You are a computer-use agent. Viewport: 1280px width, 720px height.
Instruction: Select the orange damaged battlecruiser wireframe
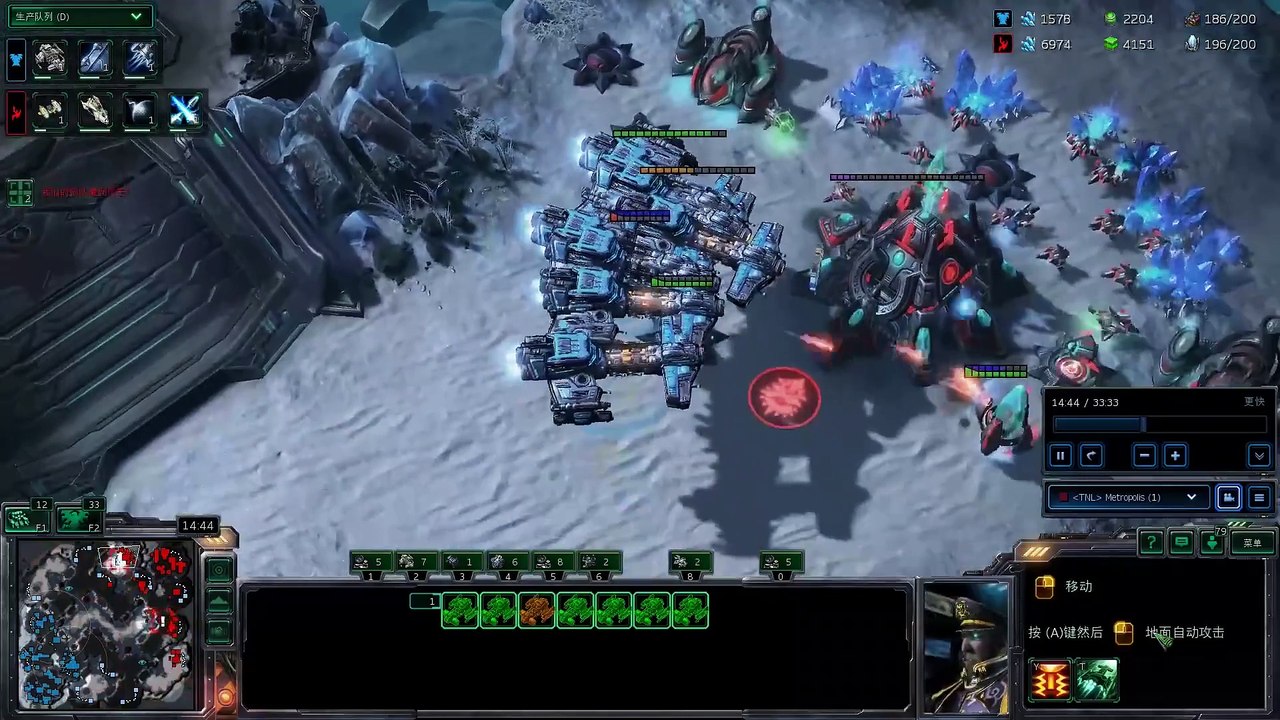(537, 610)
